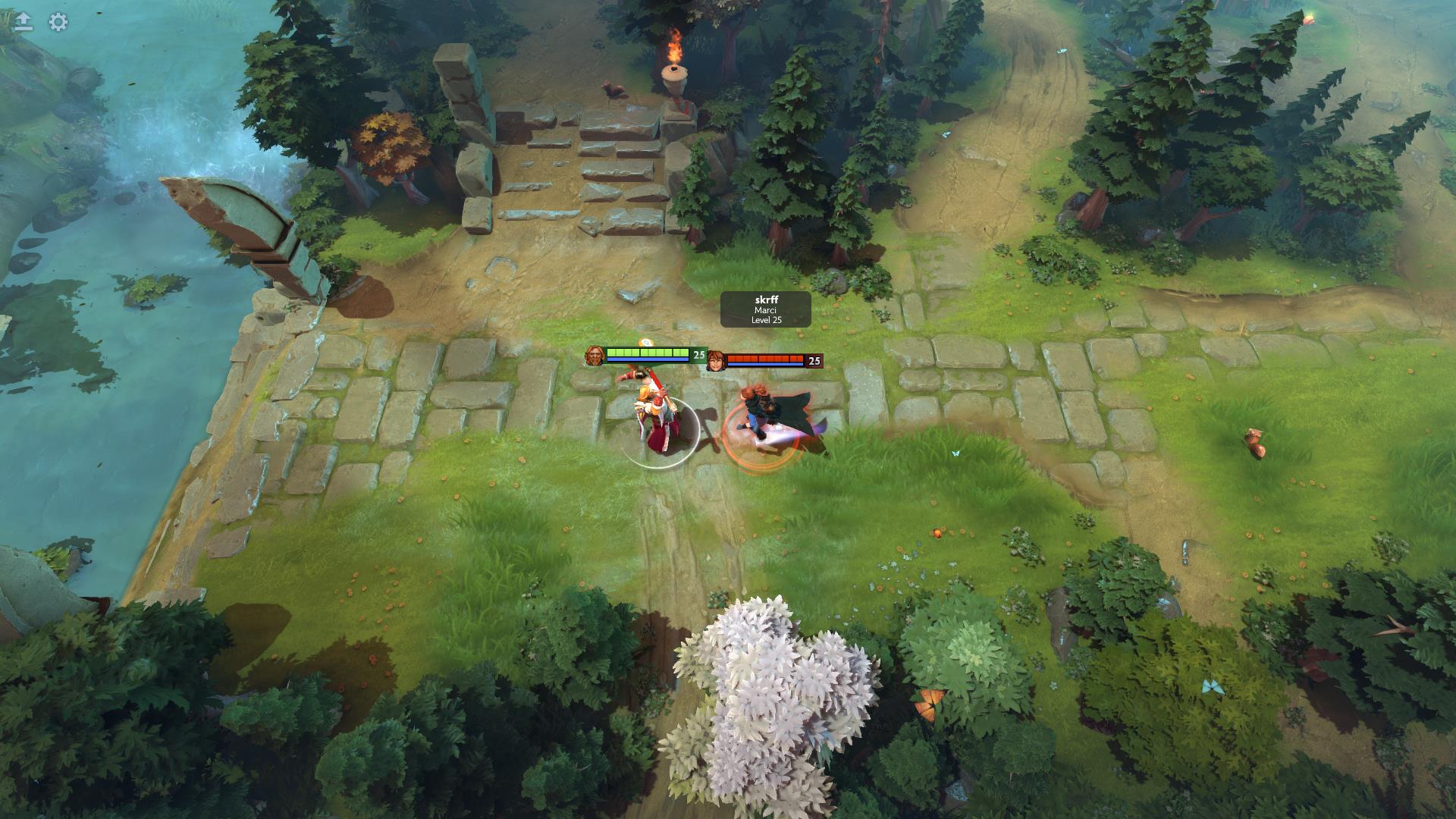Click the skrff nameplate
The height and width of the screenshot is (819, 1456).
(765, 300)
